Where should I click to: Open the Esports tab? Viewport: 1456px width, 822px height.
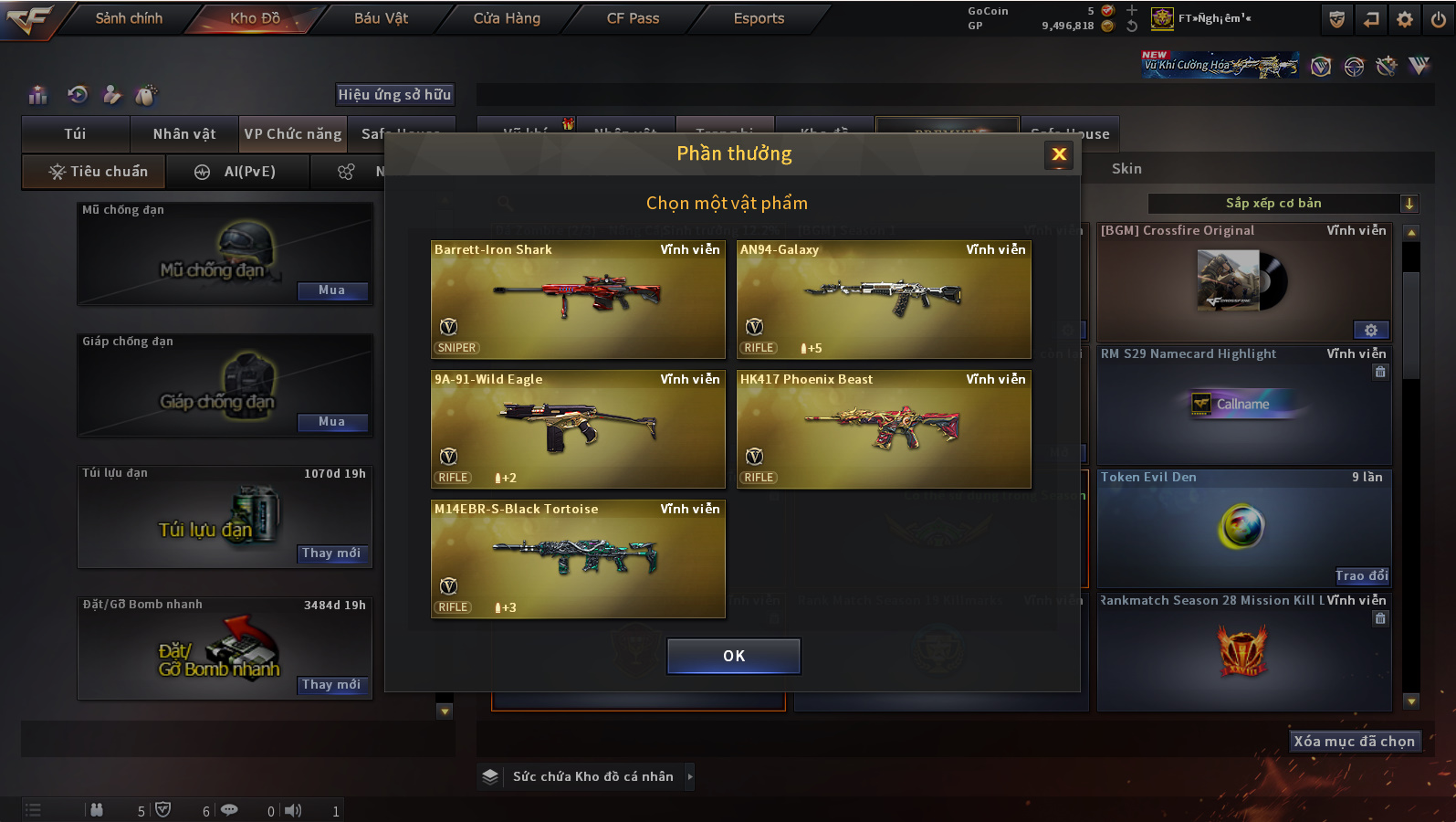759,18
